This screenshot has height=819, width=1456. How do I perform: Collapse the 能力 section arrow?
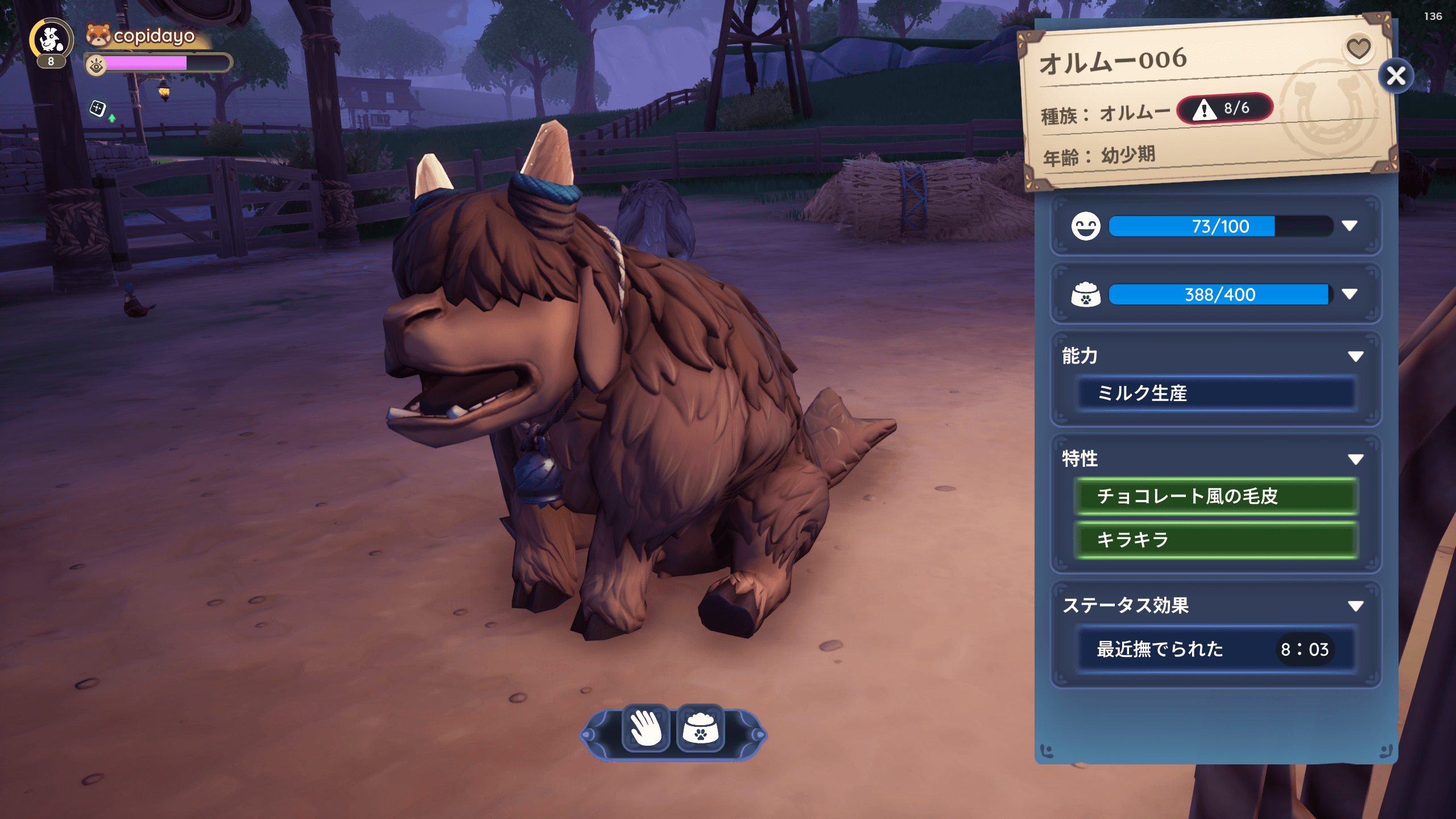(1355, 357)
